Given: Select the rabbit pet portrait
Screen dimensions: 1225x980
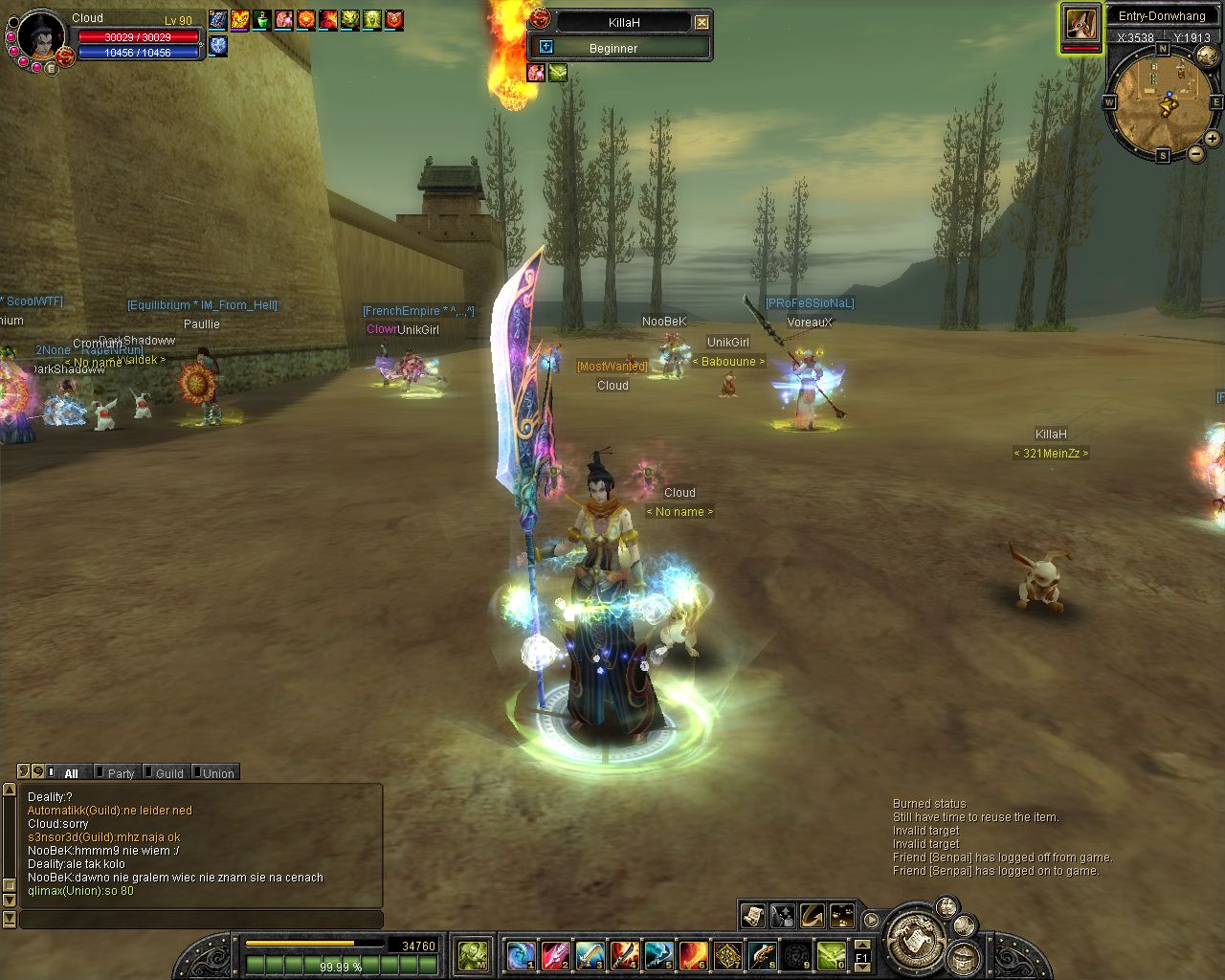Looking at the screenshot, I should (1080, 24).
